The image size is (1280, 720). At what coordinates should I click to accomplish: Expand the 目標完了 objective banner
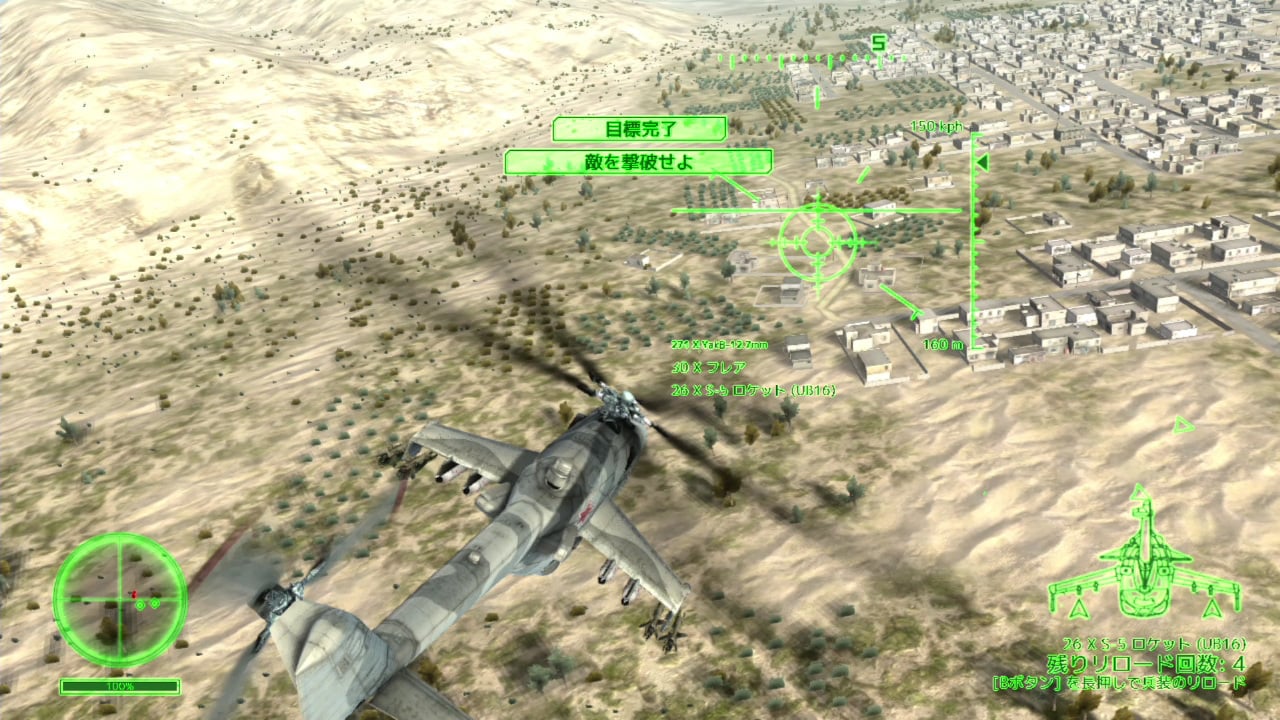[x=642, y=129]
